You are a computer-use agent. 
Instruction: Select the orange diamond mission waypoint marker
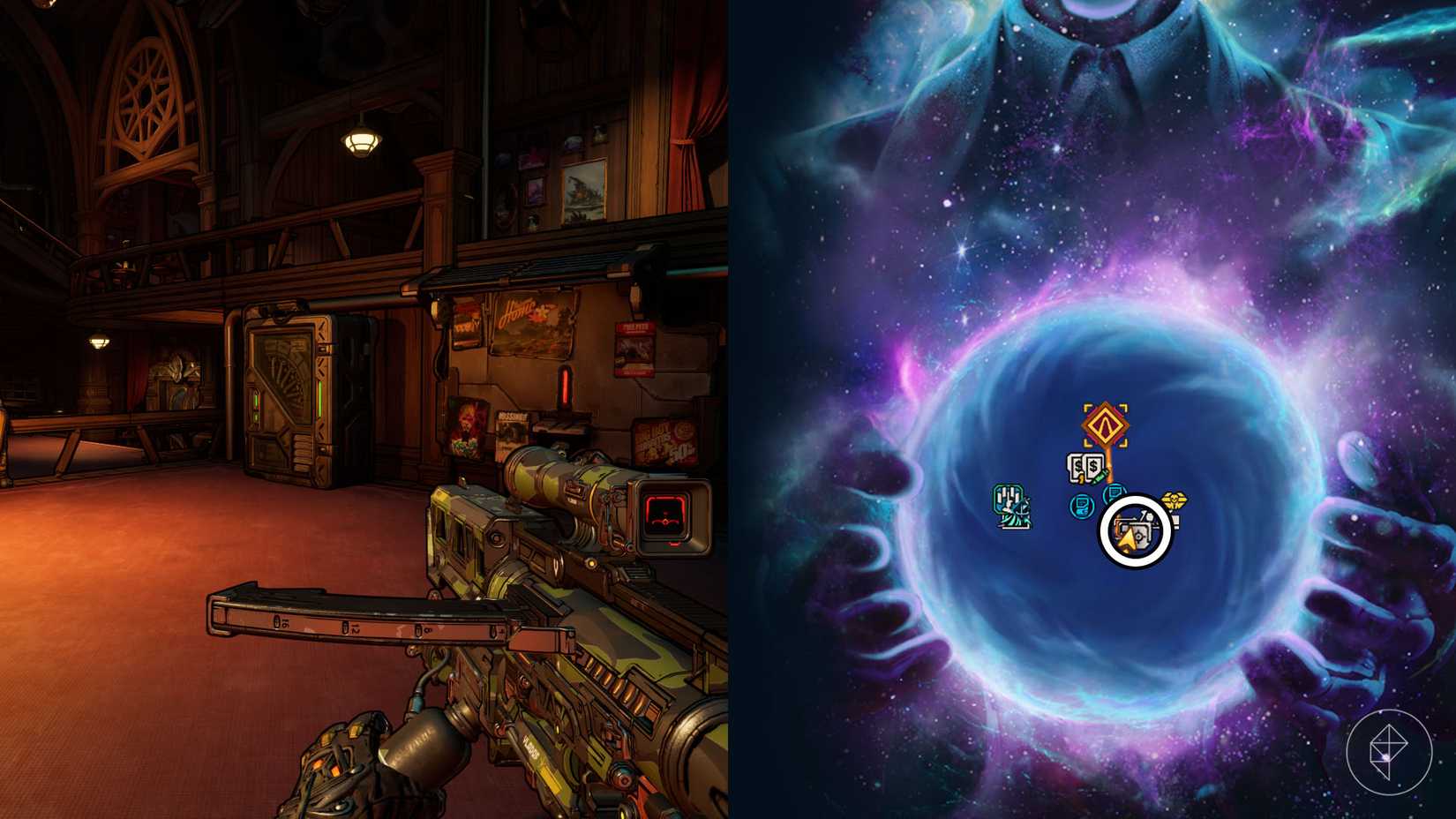pyautogui.click(x=1105, y=424)
